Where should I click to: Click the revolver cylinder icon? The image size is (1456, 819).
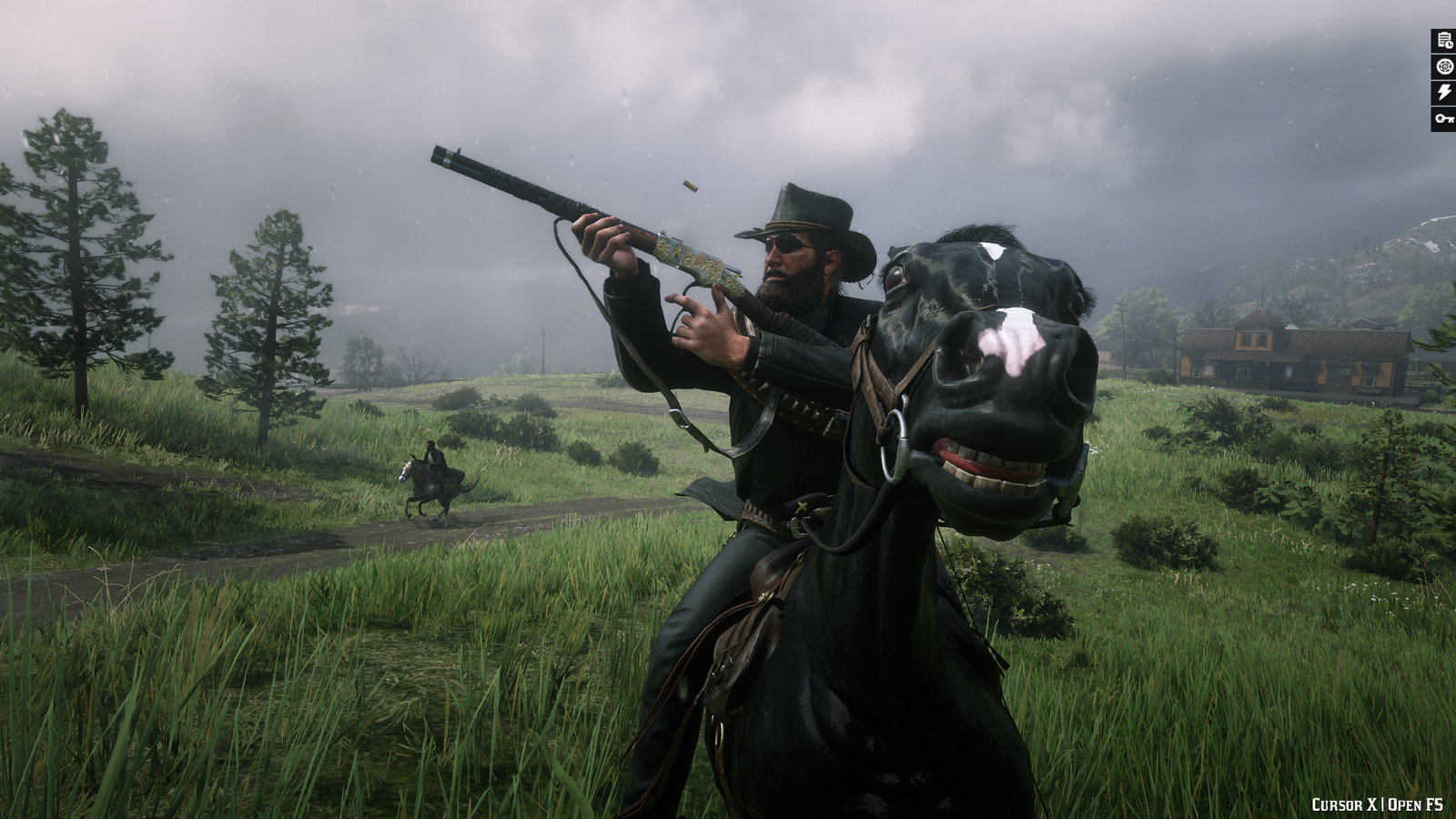pos(1444,66)
